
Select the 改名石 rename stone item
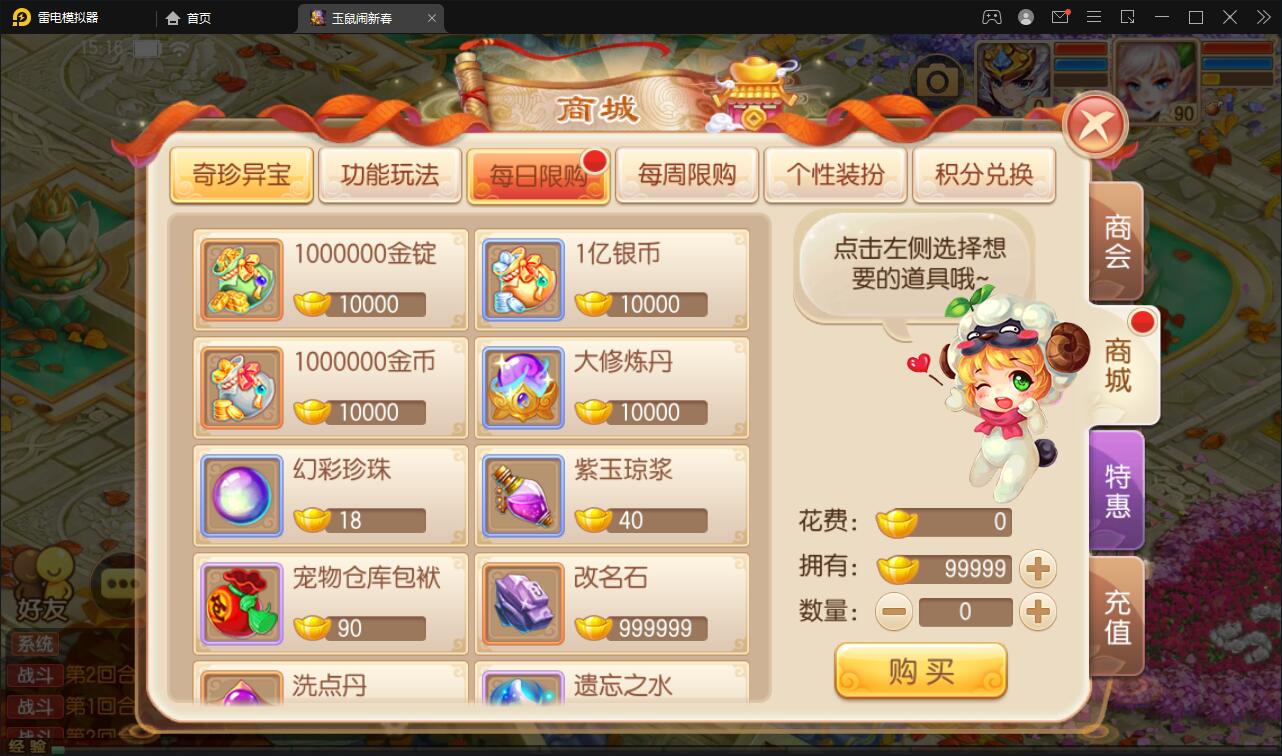point(612,603)
